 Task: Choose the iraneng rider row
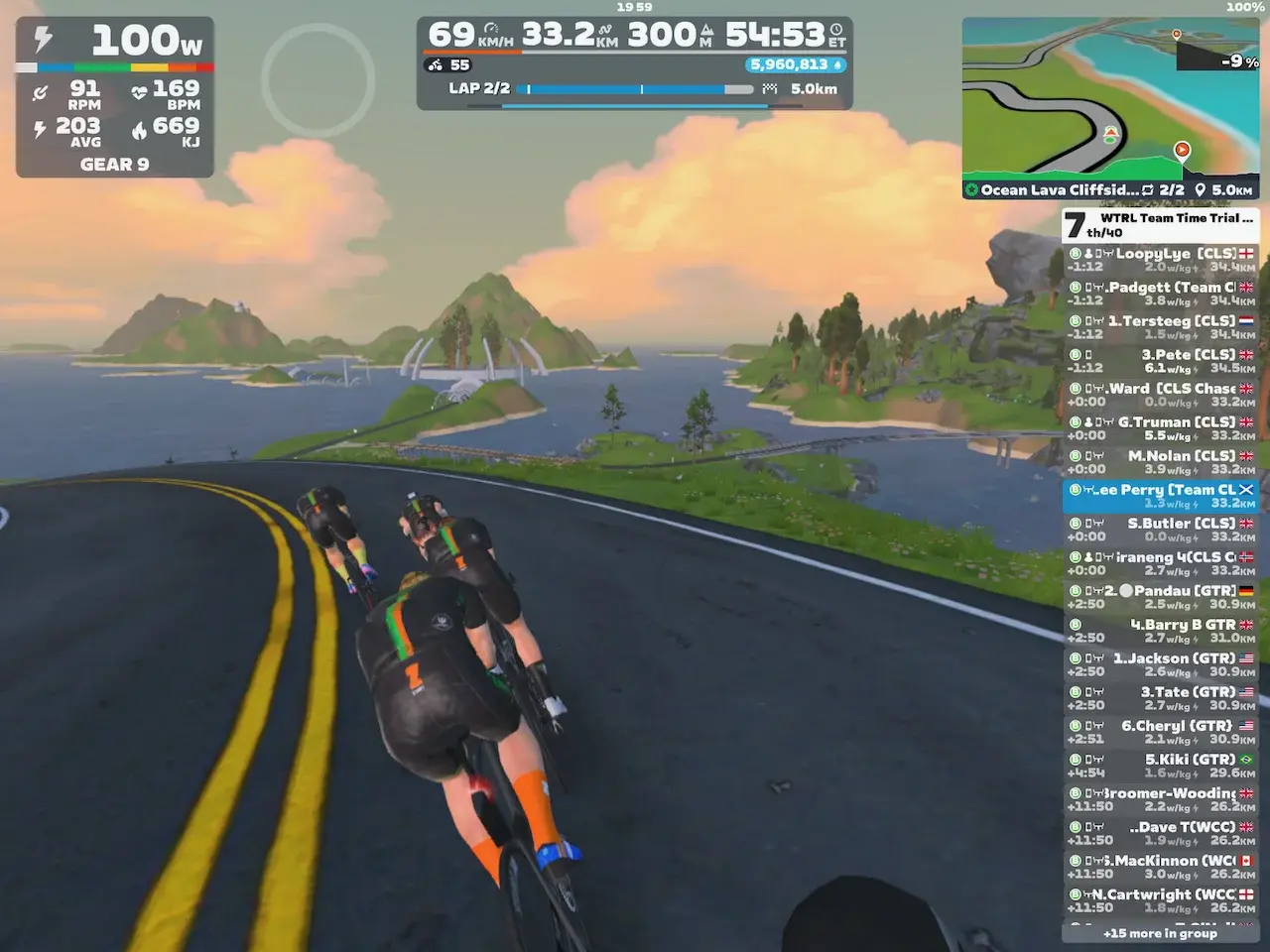pos(1161,563)
